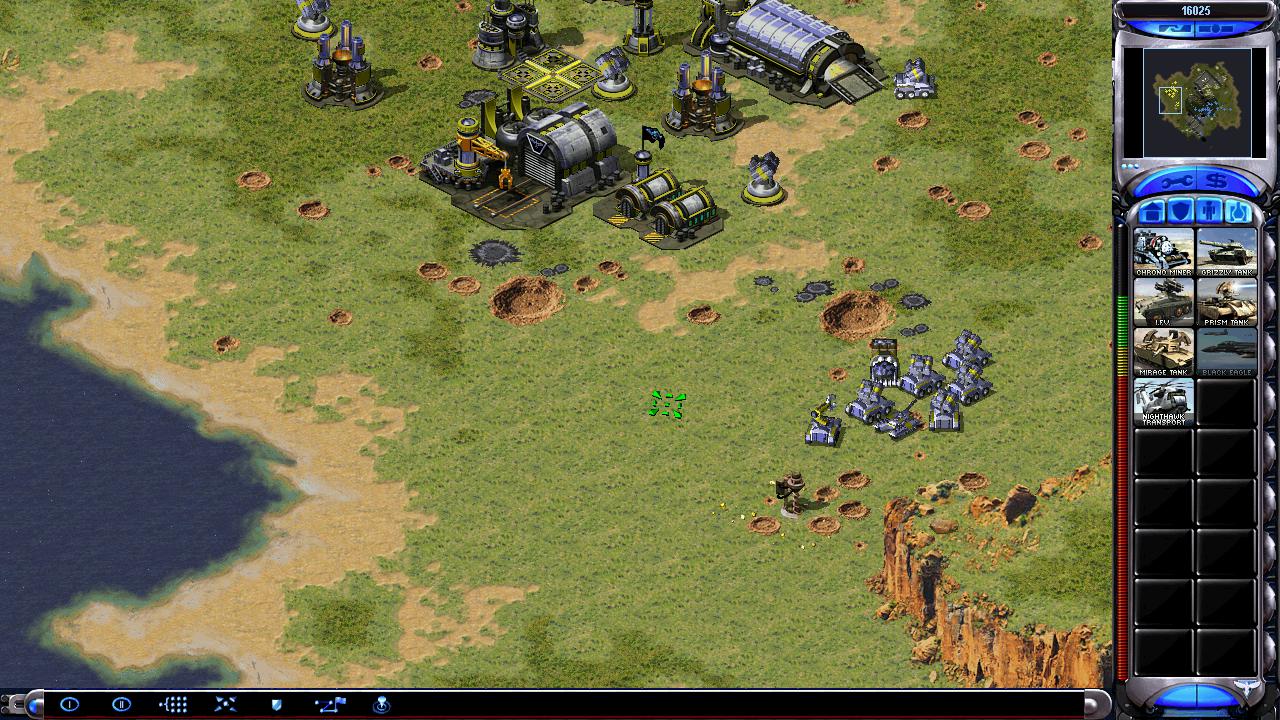The width and height of the screenshot is (1280, 720).
Task: Switch to the infantry build tab
Action: click(x=1210, y=212)
